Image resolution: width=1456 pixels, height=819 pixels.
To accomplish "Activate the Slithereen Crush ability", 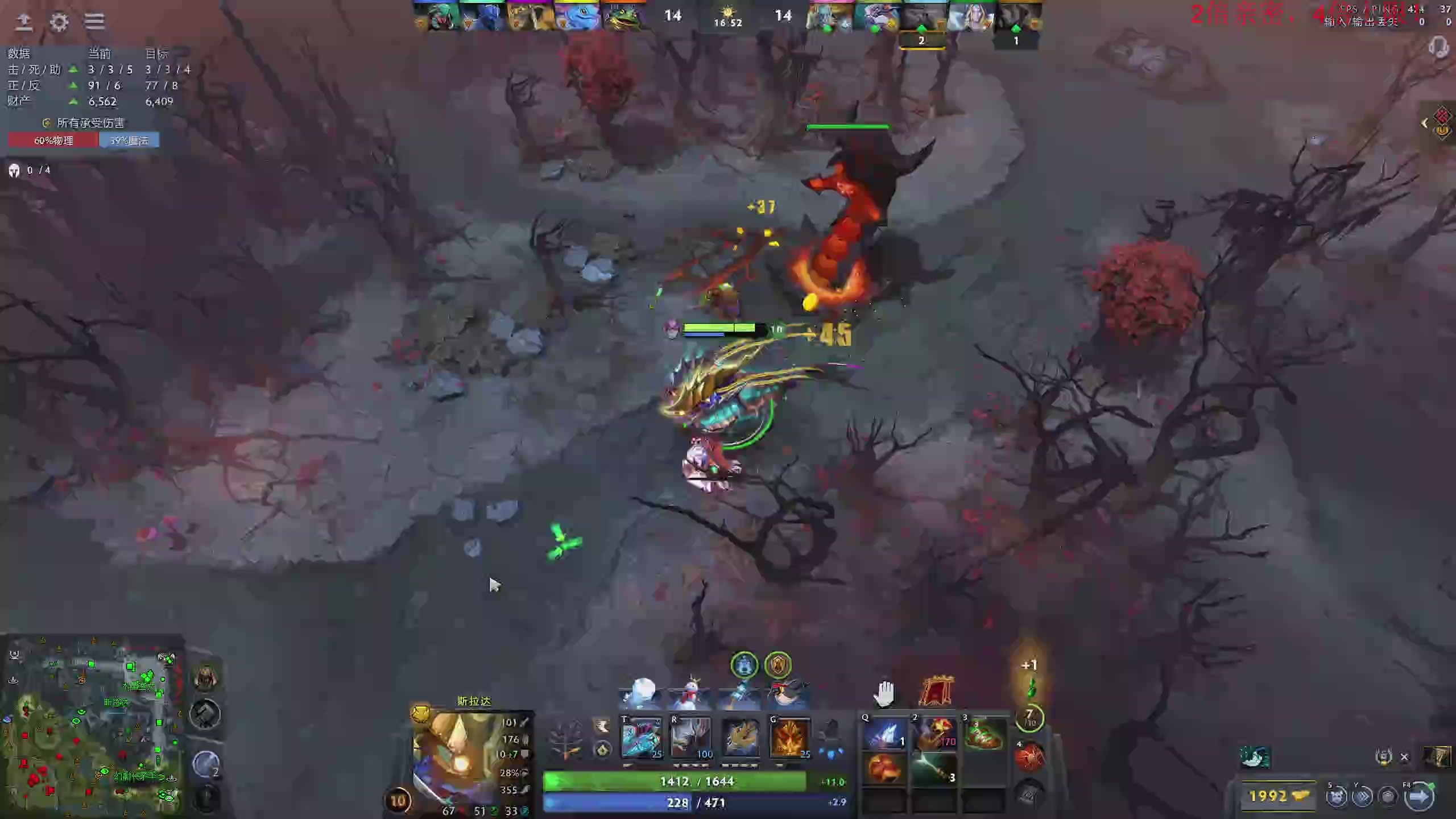I will tap(690, 737).
